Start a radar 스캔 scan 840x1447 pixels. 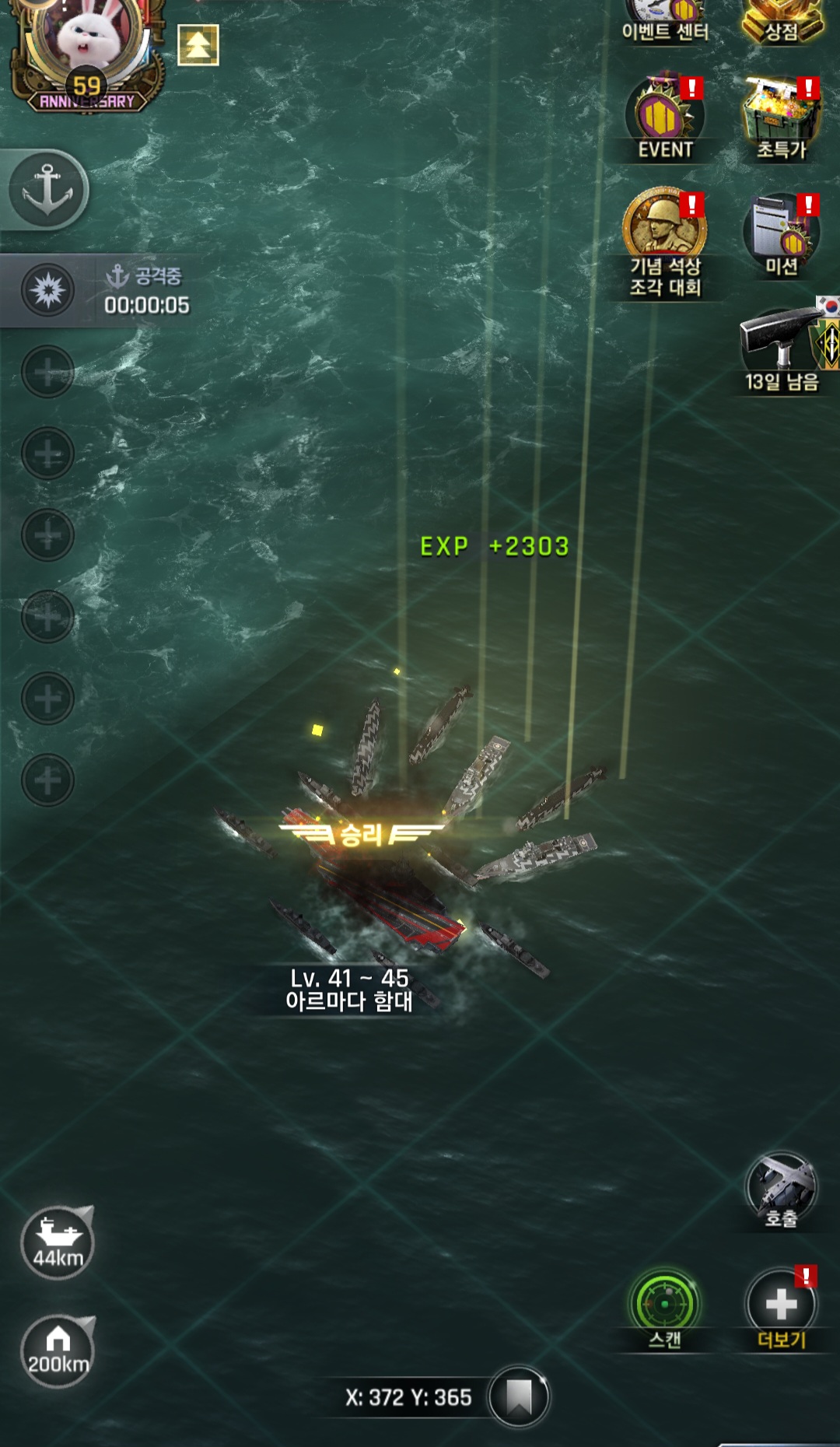[x=665, y=1307]
